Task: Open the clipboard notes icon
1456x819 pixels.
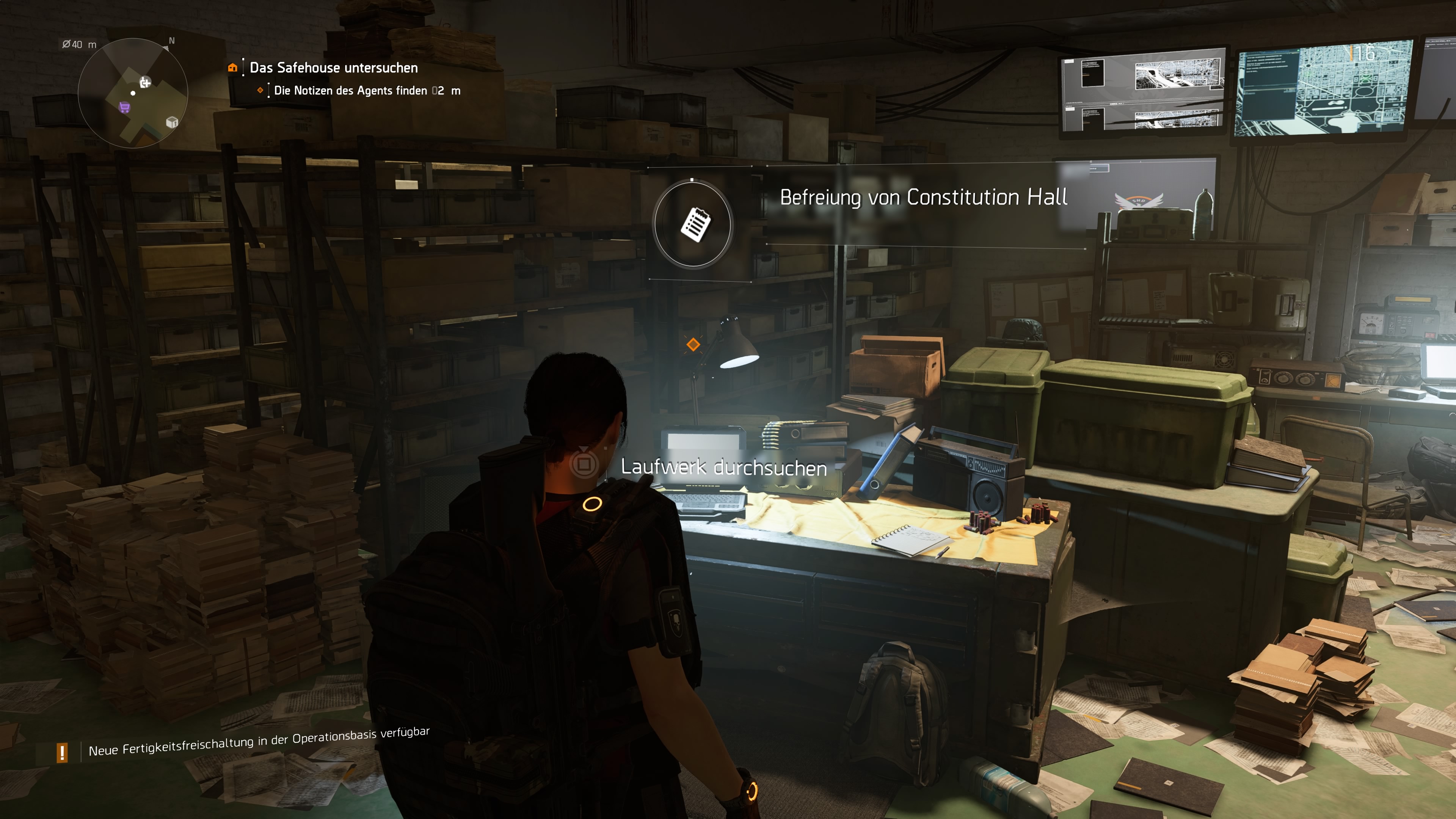Action: (x=693, y=224)
